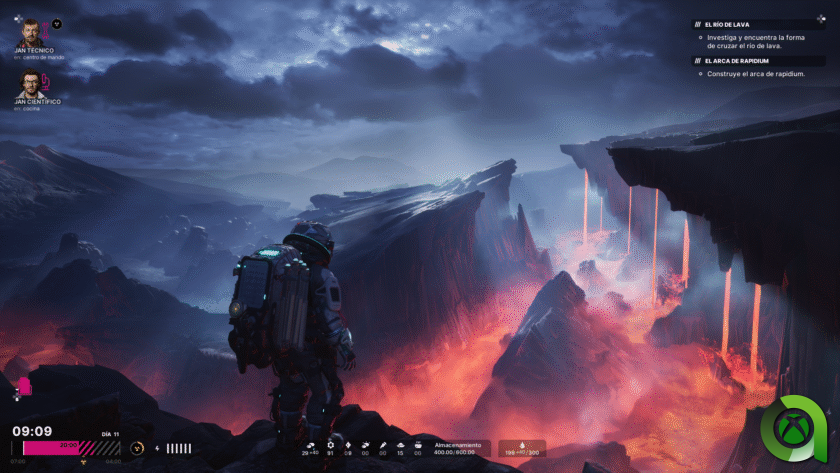Click the round radiation badge near the day bar
Screen dimensions: 840x473
137,448
